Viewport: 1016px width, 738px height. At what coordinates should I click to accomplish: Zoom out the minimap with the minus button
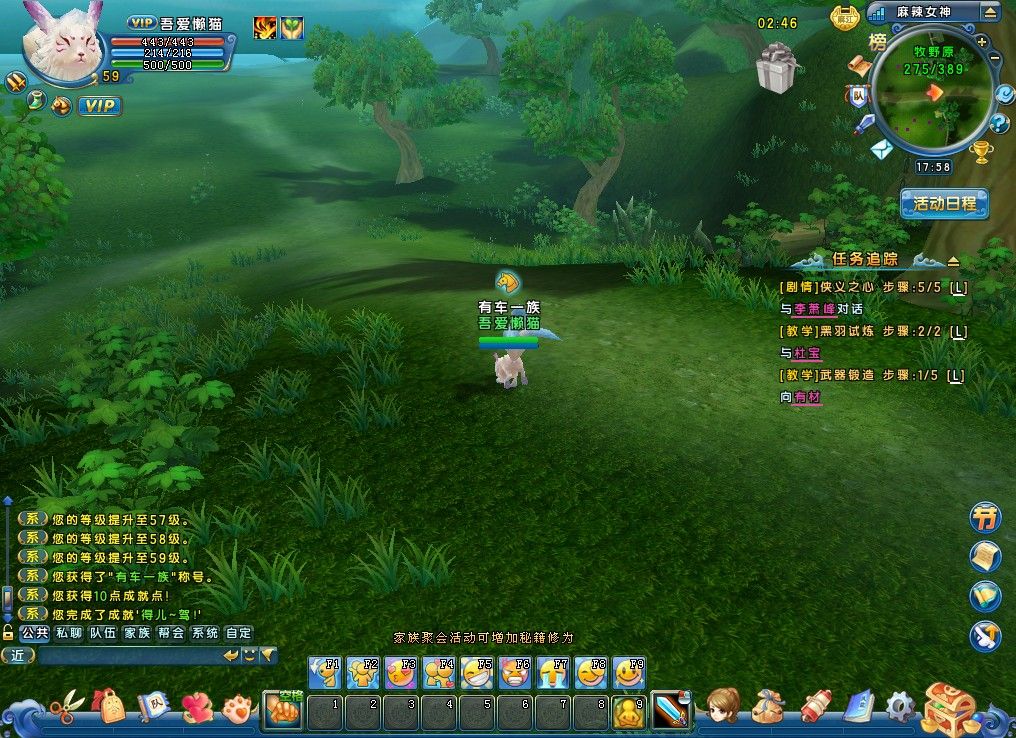pos(994,60)
